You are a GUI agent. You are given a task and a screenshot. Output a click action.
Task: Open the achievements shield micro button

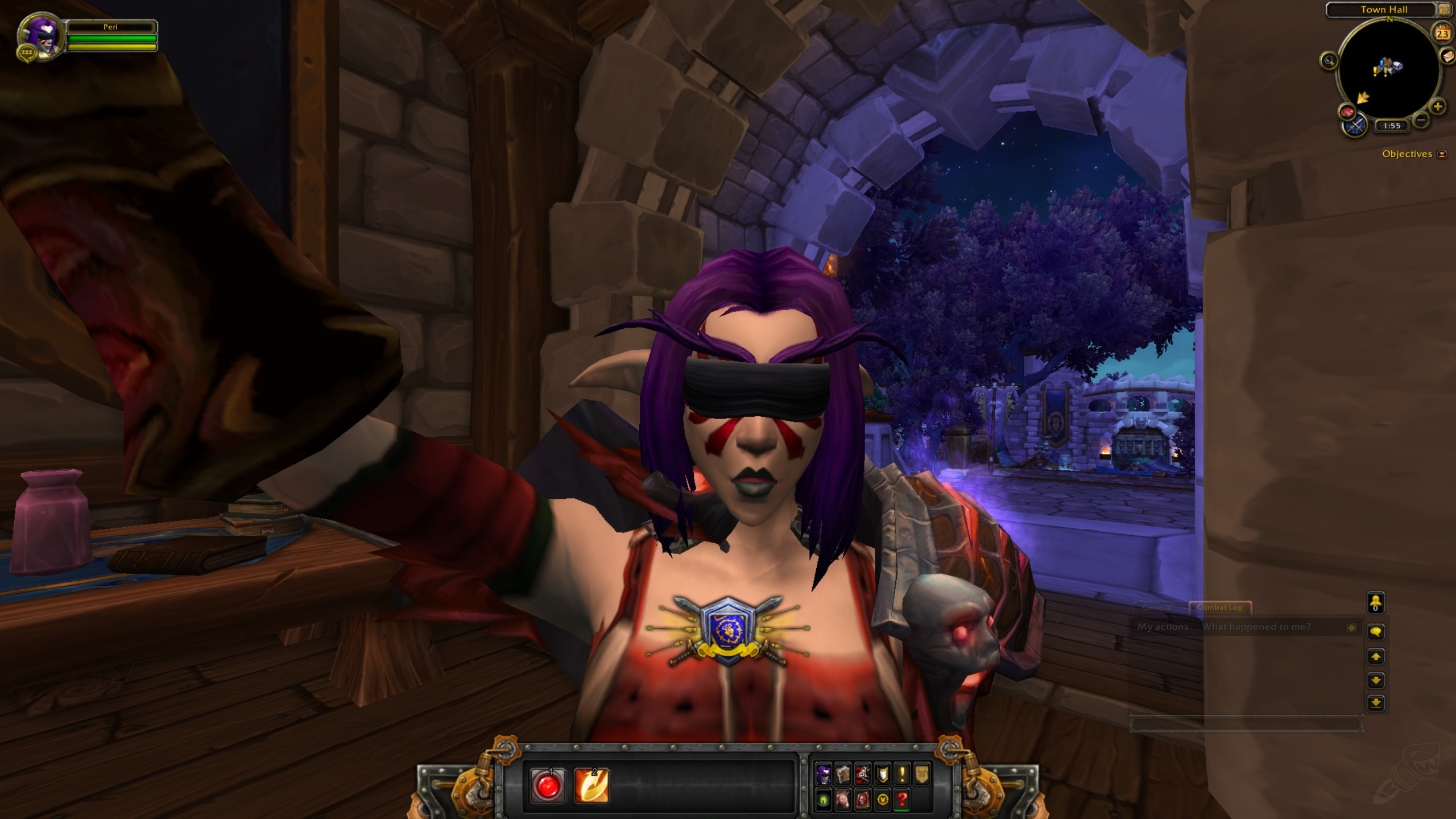pyautogui.click(x=882, y=774)
